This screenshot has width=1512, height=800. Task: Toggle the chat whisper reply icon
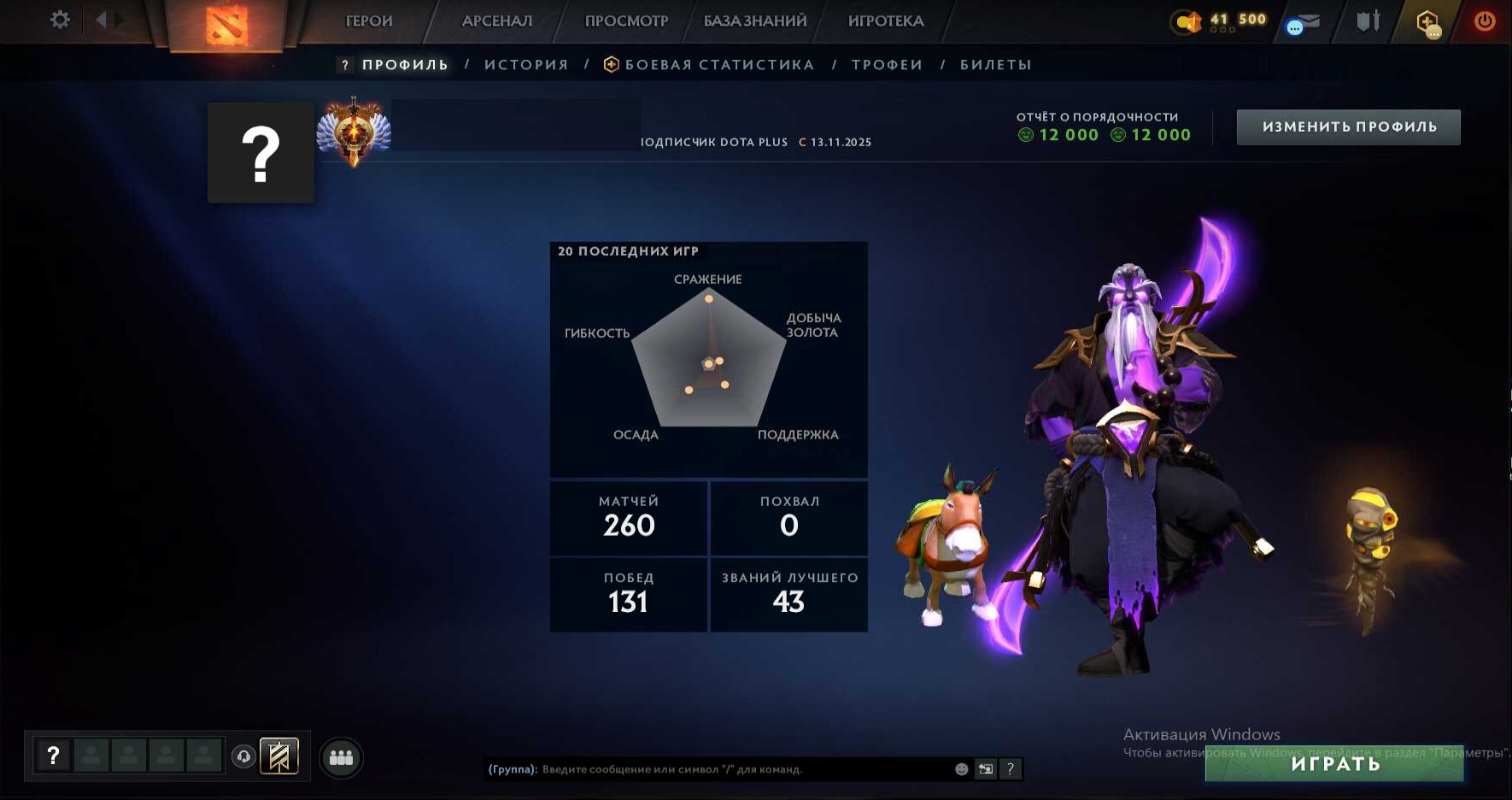click(987, 768)
